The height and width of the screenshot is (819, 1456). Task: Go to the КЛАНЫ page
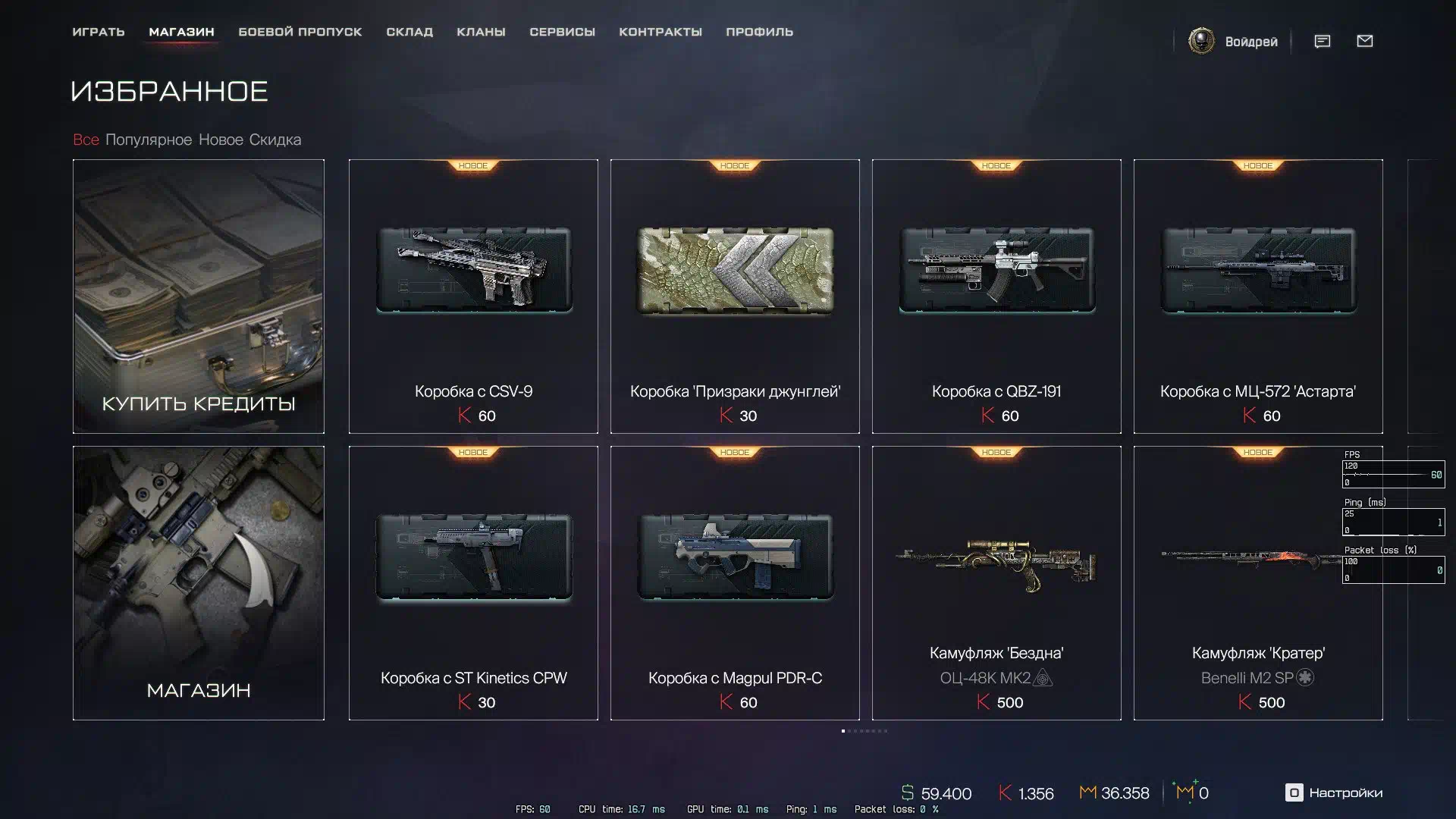point(481,32)
